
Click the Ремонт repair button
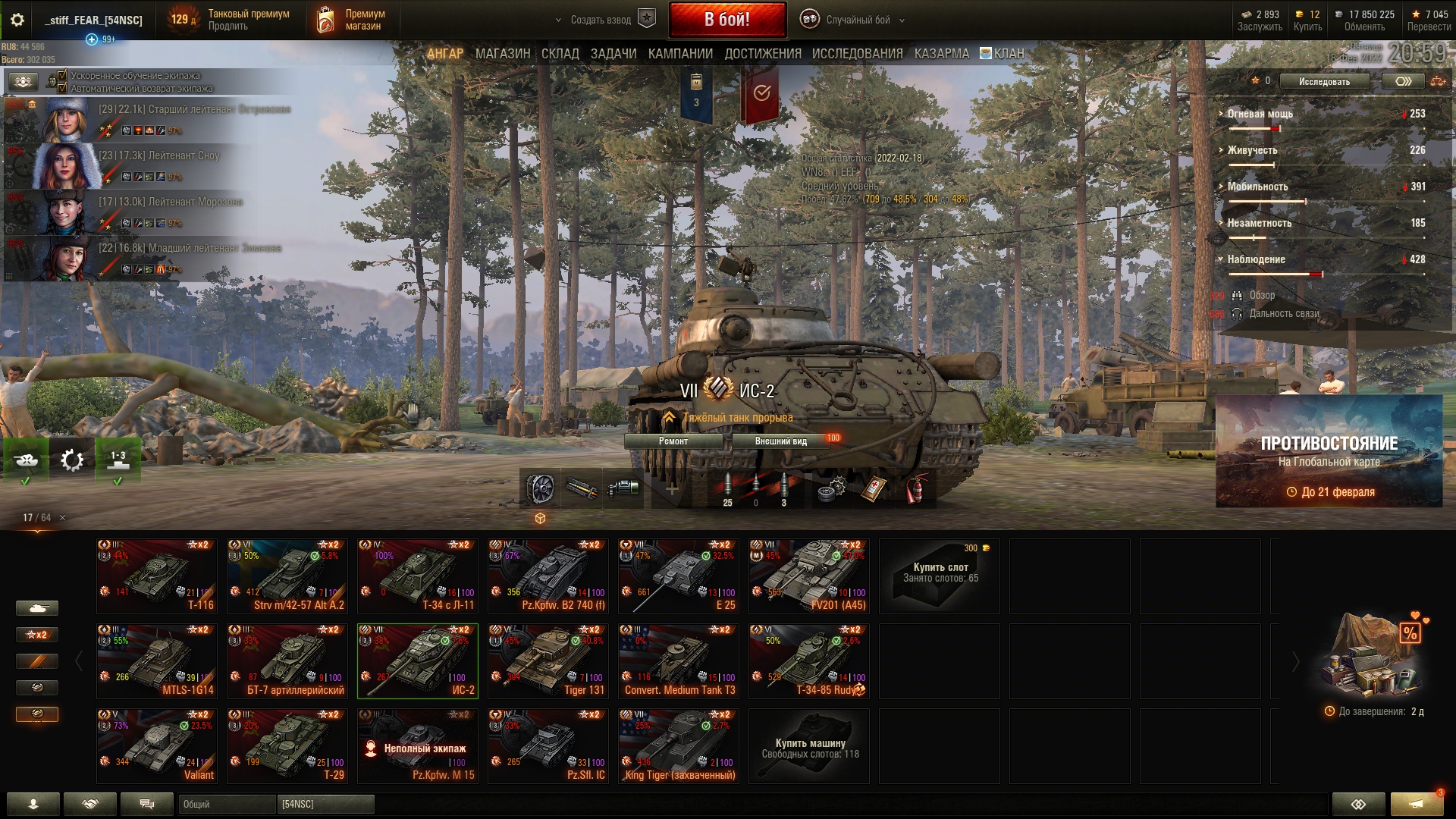673,441
